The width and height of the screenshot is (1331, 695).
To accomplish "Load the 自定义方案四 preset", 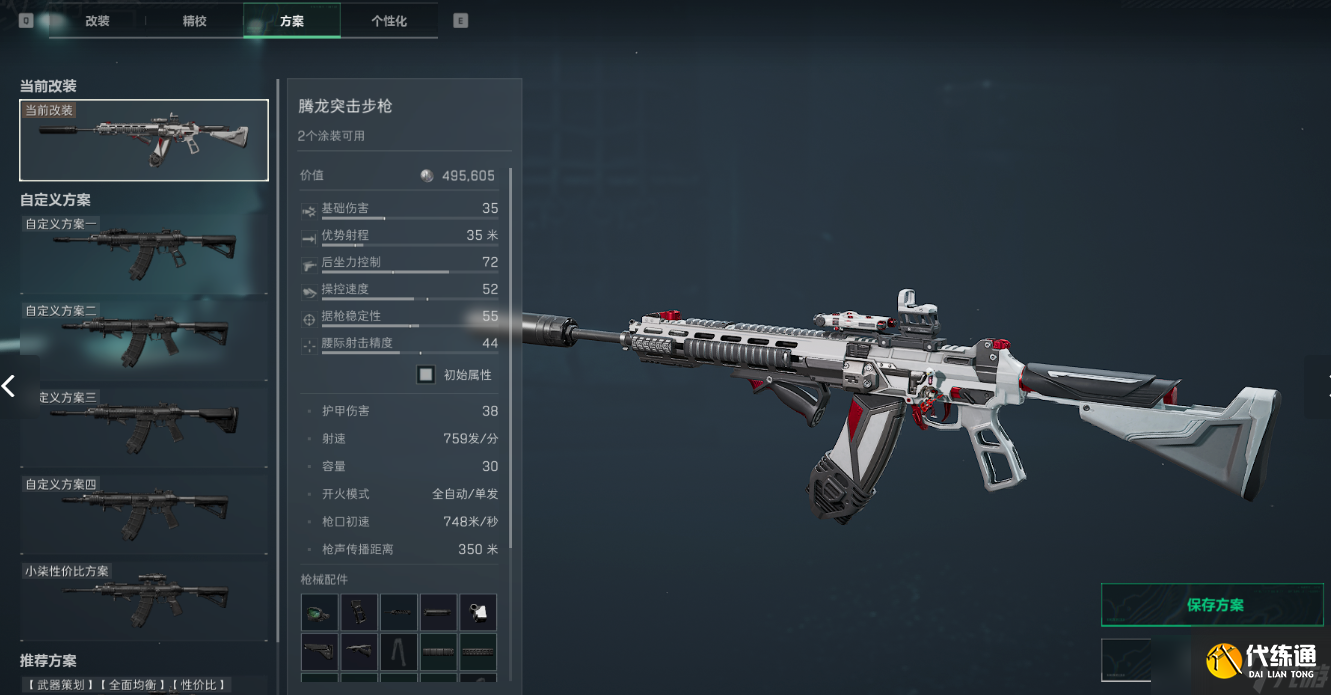I will tap(144, 514).
